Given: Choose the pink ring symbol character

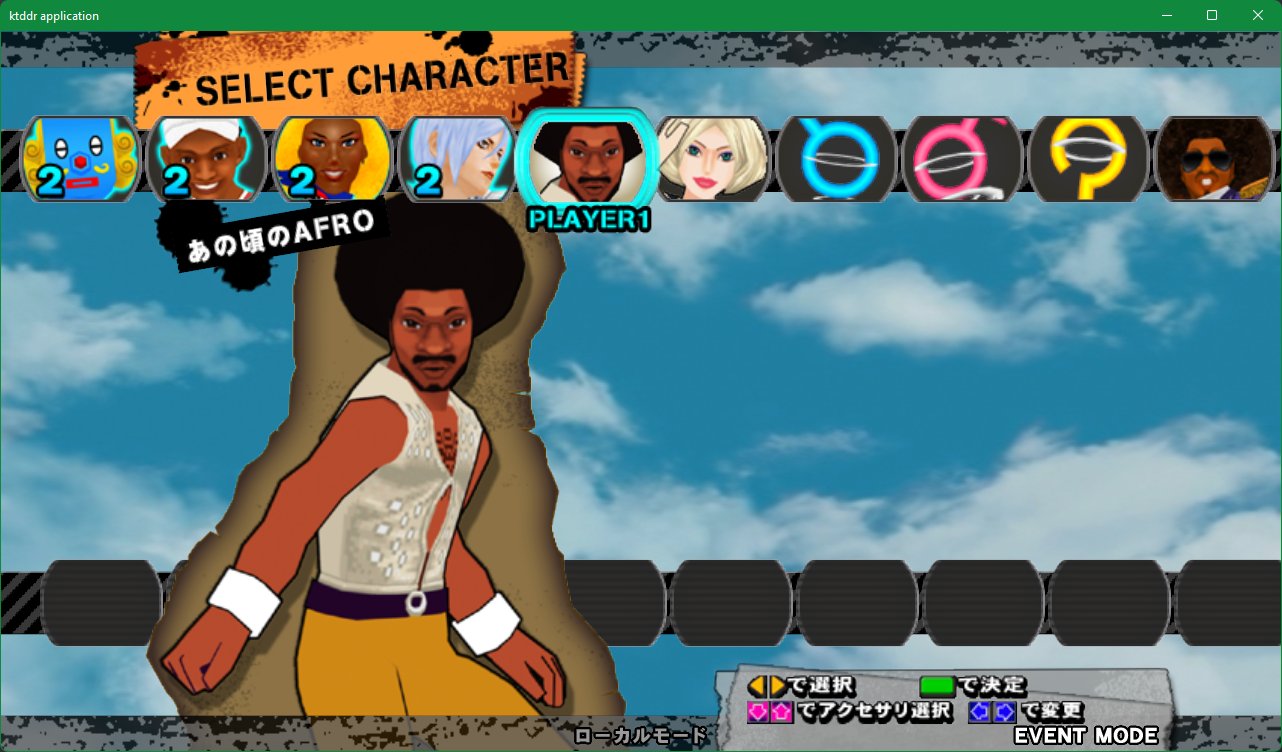Looking at the screenshot, I should [963, 158].
